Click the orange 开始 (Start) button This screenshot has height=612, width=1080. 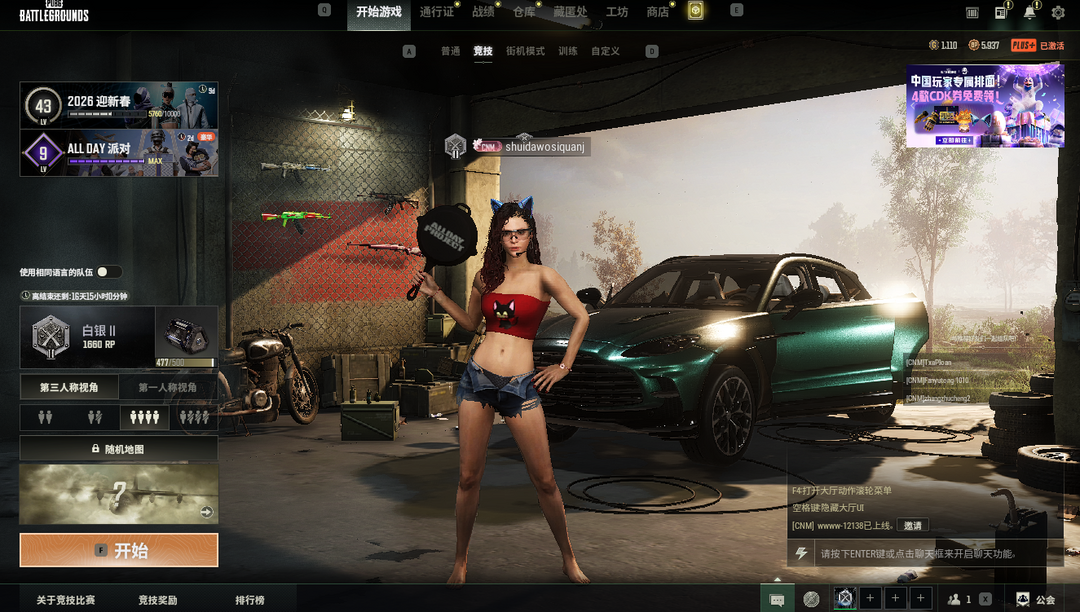coord(119,550)
